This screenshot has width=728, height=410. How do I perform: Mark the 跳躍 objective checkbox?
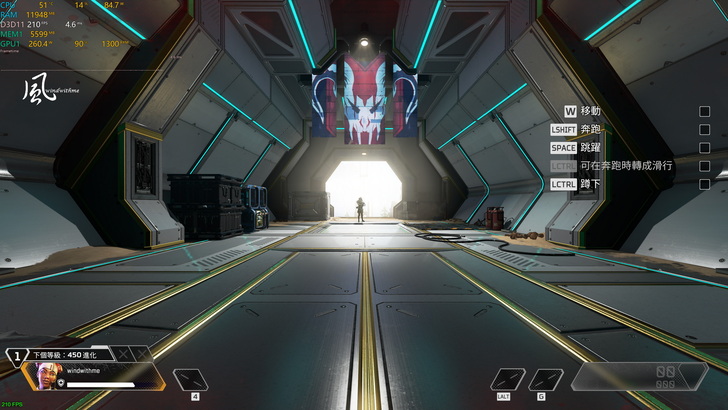(x=704, y=147)
